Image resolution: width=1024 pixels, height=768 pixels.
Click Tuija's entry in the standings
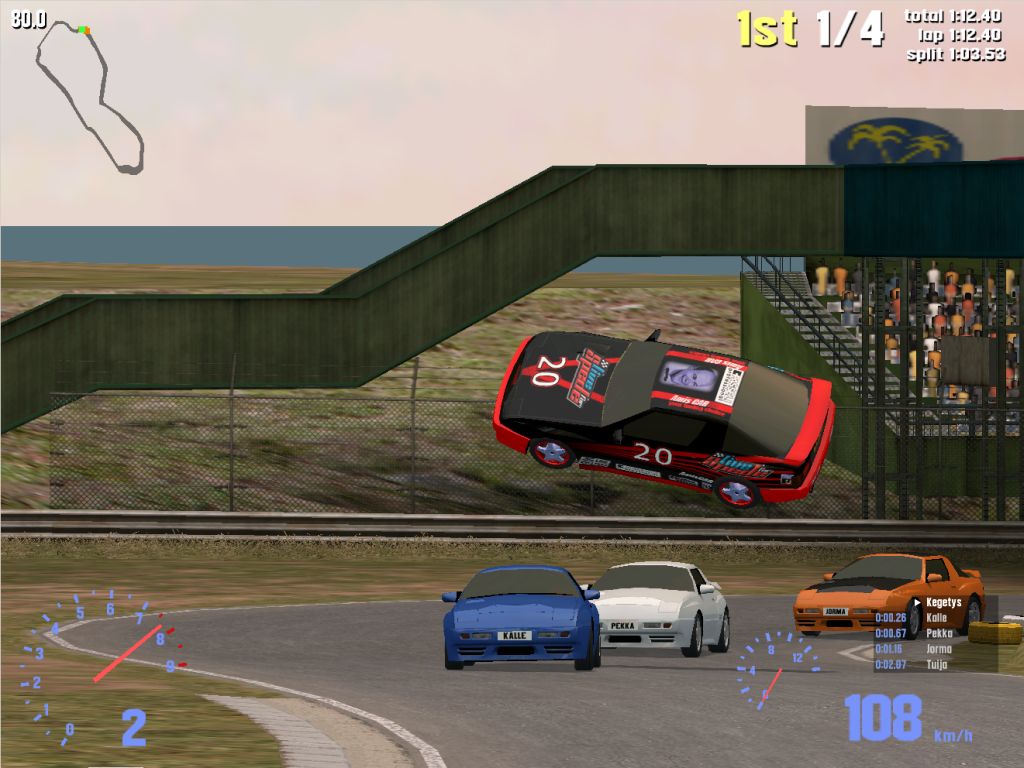coord(937,664)
